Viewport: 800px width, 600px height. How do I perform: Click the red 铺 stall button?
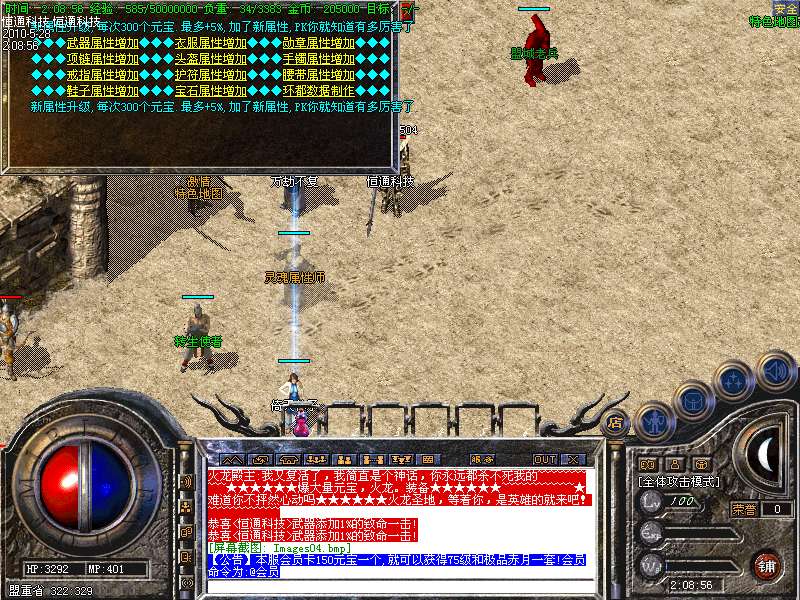tap(766, 565)
